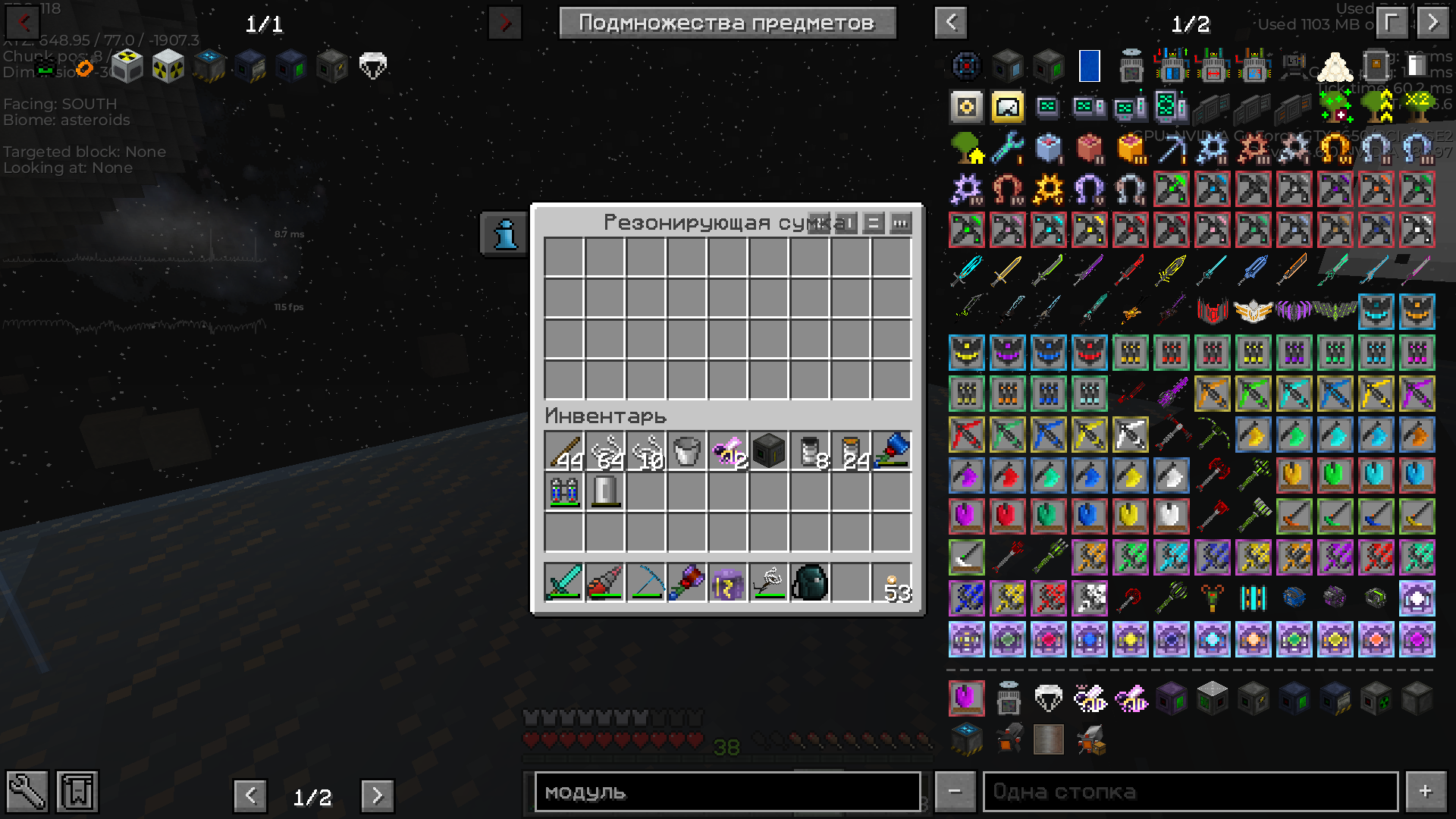
Task: Select the purple rune block in hotbar
Action: click(x=728, y=583)
